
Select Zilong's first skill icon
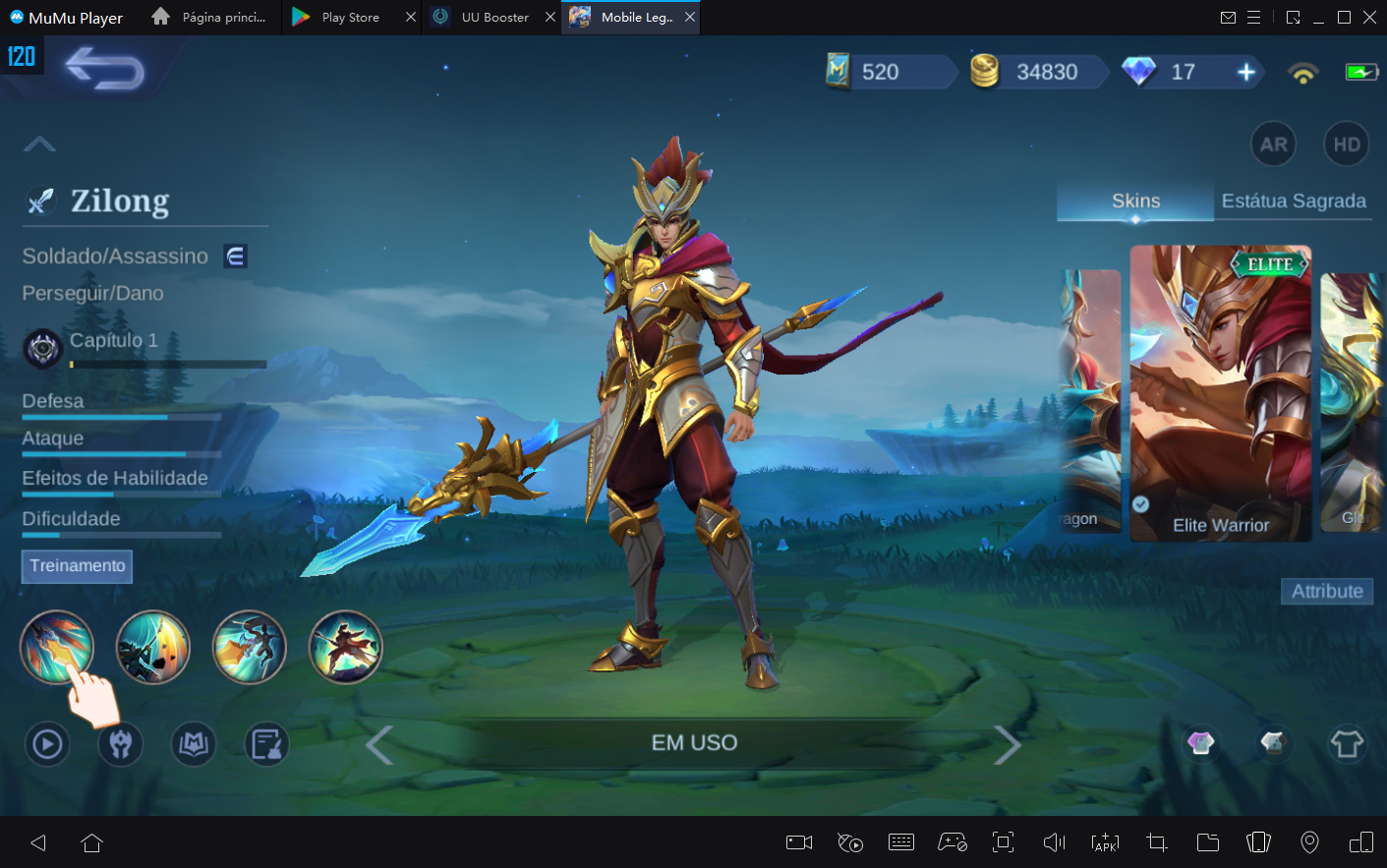coord(57,646)
